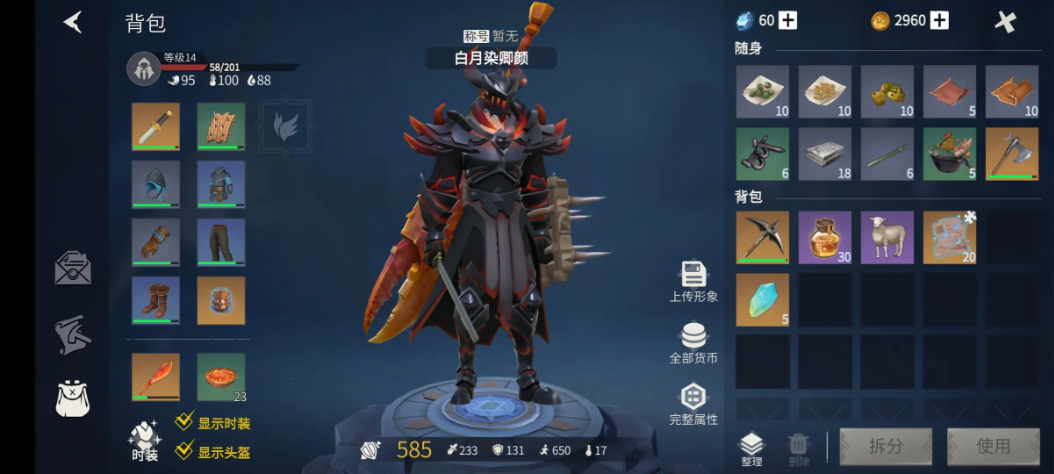The height and width of the screenshot is (474, 1054).
Task: Go back using the arrow button
Action: click(72, 22)
